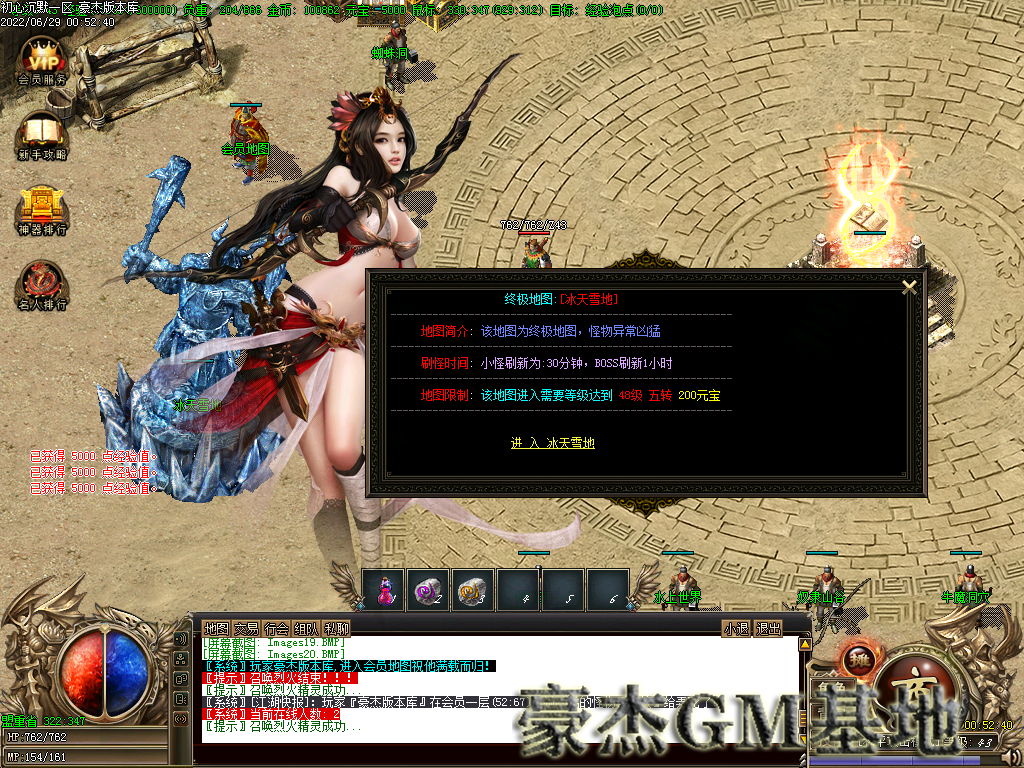This screenshot has width=1024, height=768.
Task: Click the 退出 exit game button
Action: tap(767, 628)
